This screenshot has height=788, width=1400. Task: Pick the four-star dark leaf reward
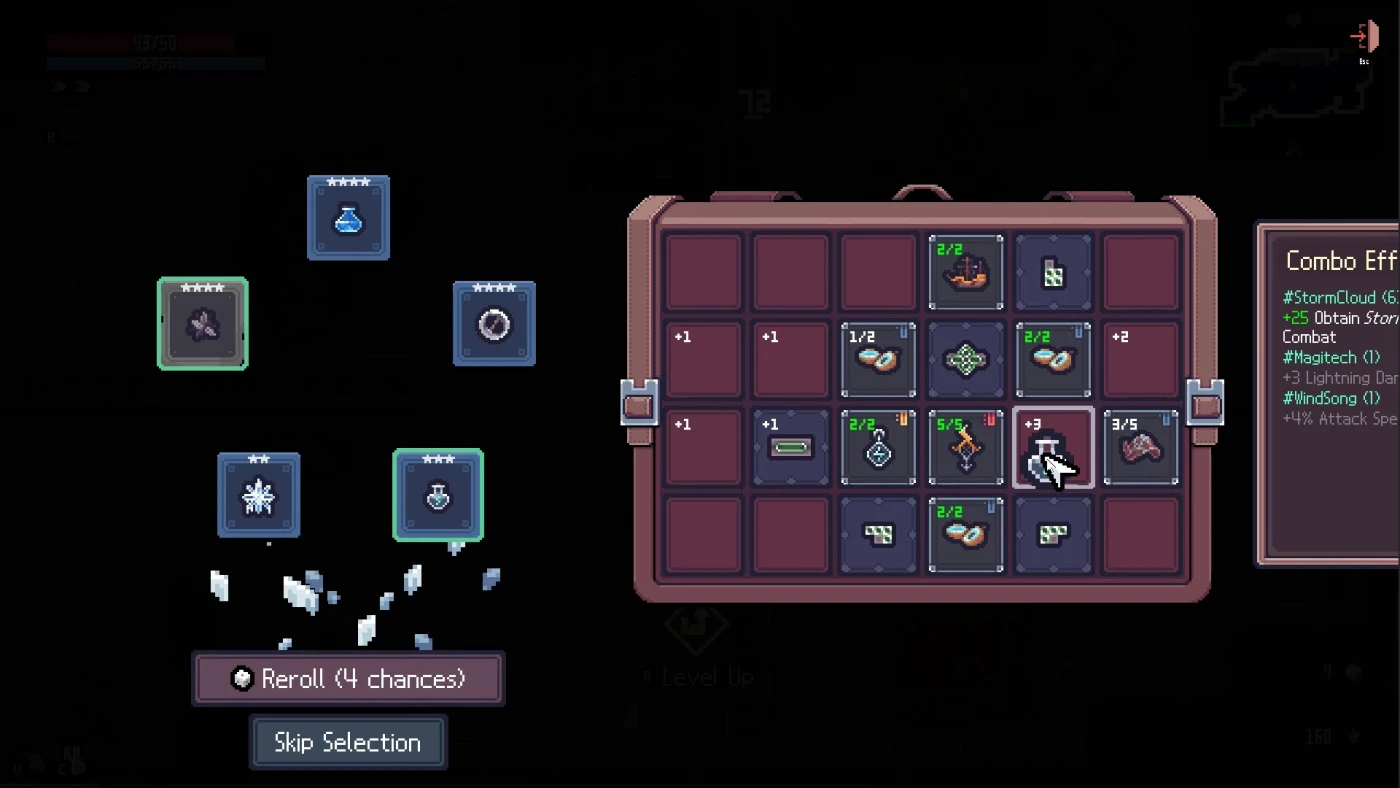tap(203, 324)
